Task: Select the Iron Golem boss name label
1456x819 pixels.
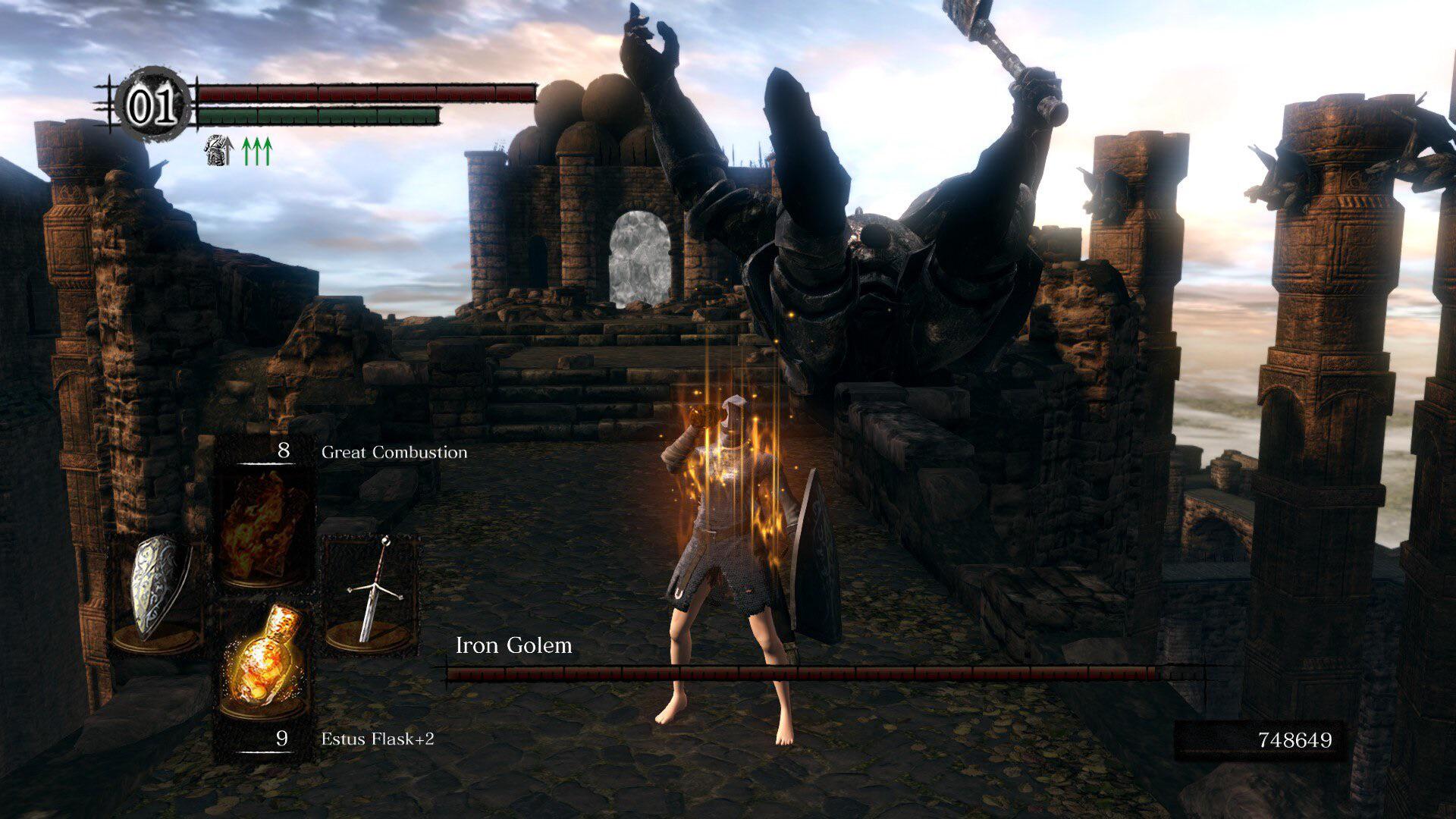Action: tap(515, 646)
